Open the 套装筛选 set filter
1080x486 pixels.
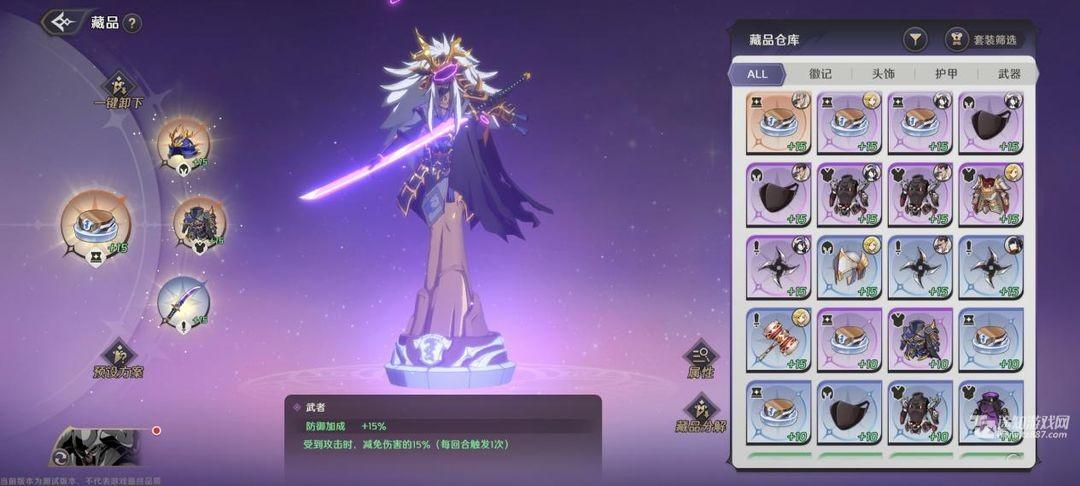[x=984, y=39]
